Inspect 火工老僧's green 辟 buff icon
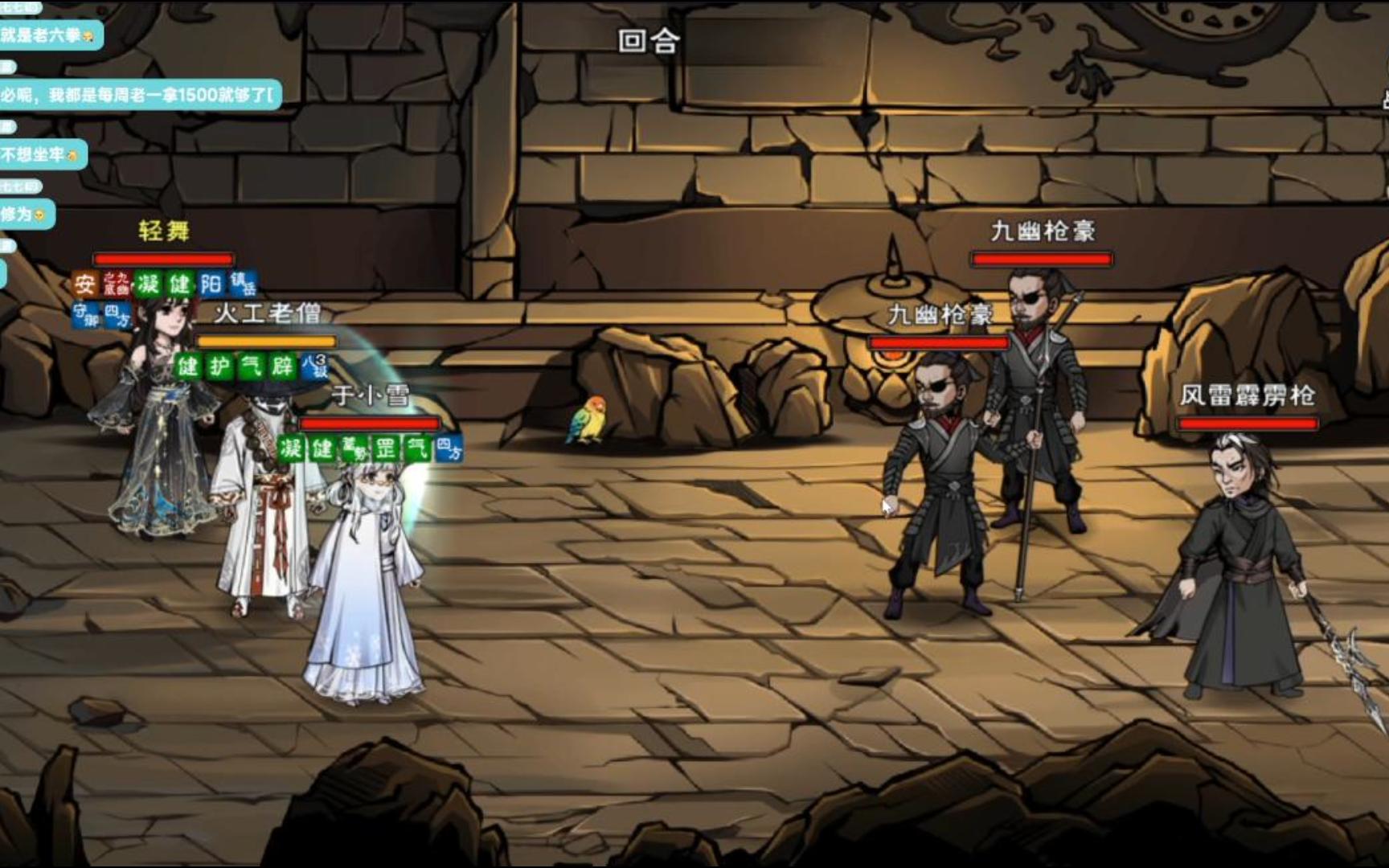 coord(282,366)
